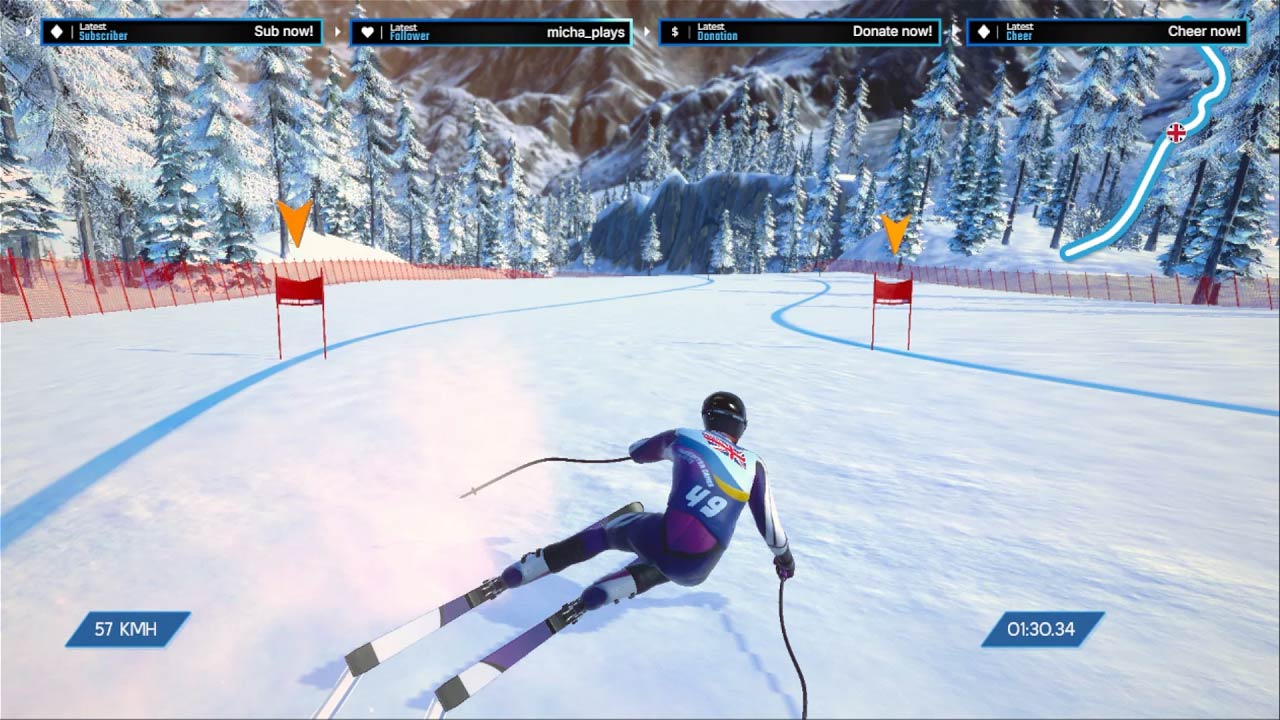Click the 01:30.34 race timer
The image size is (1280, 720).
click(1040, 630)
